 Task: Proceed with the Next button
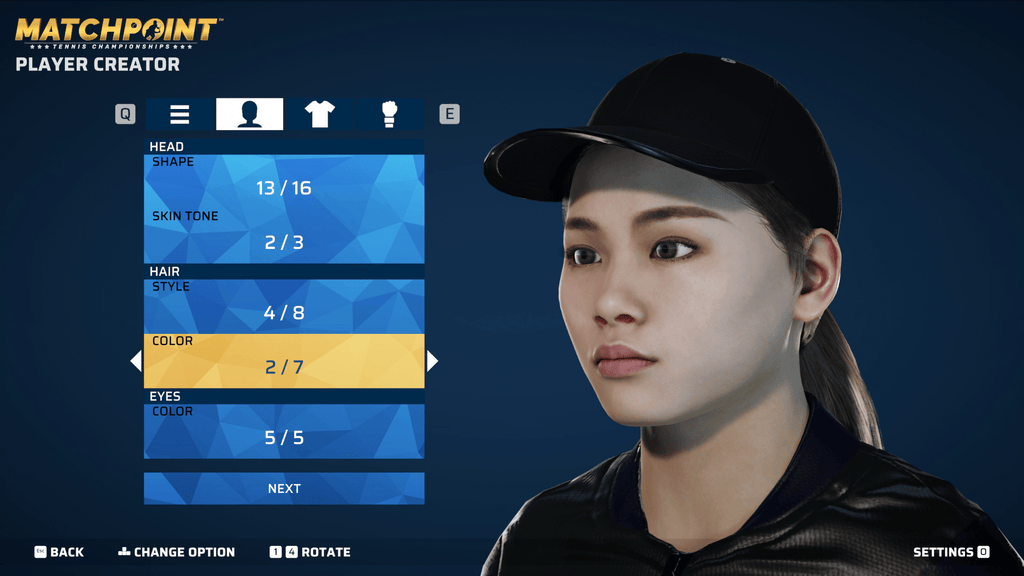[x=284, y=488]
